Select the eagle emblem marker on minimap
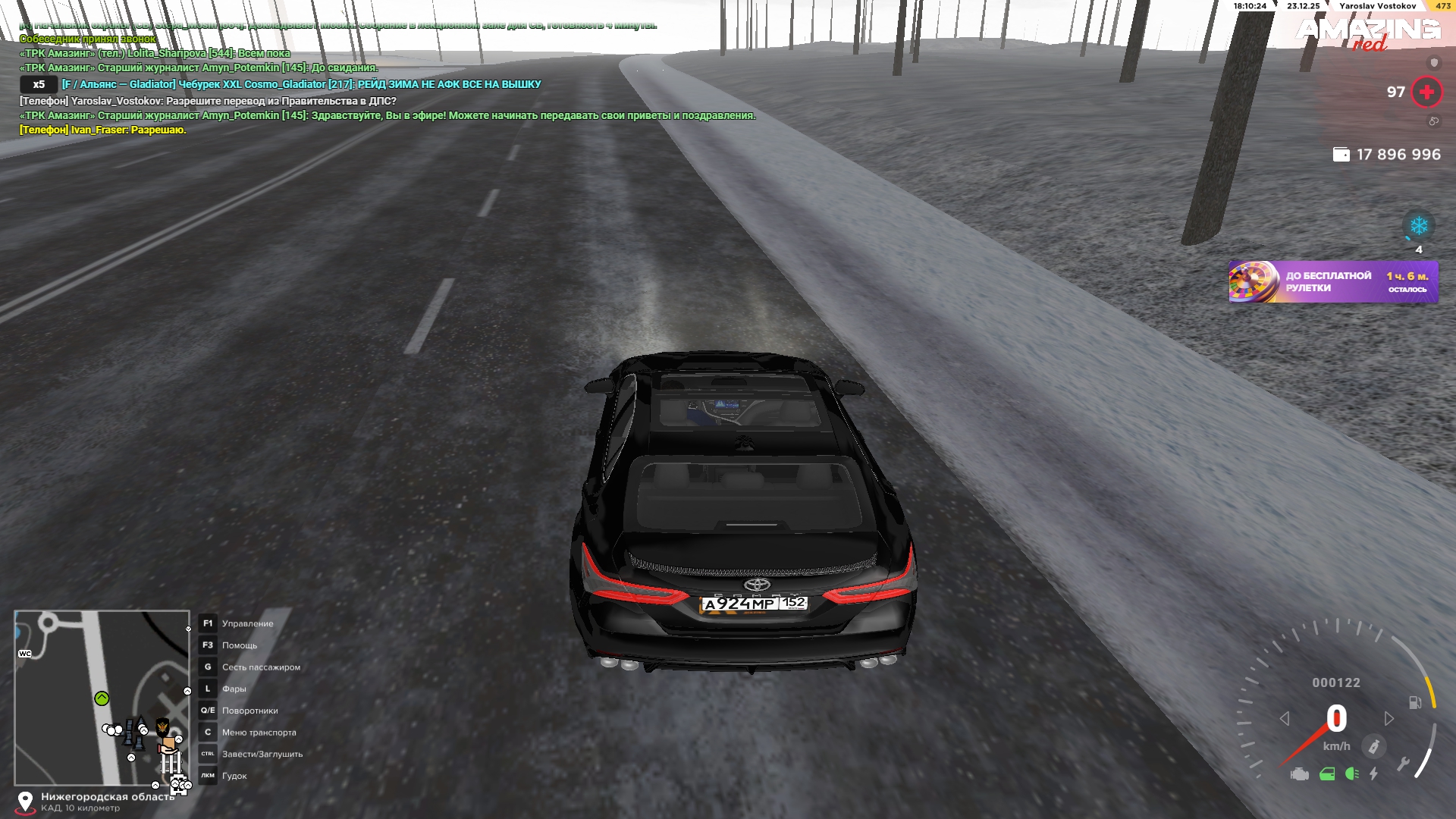Screen dimensions: 1456x819 pos(162,728)
